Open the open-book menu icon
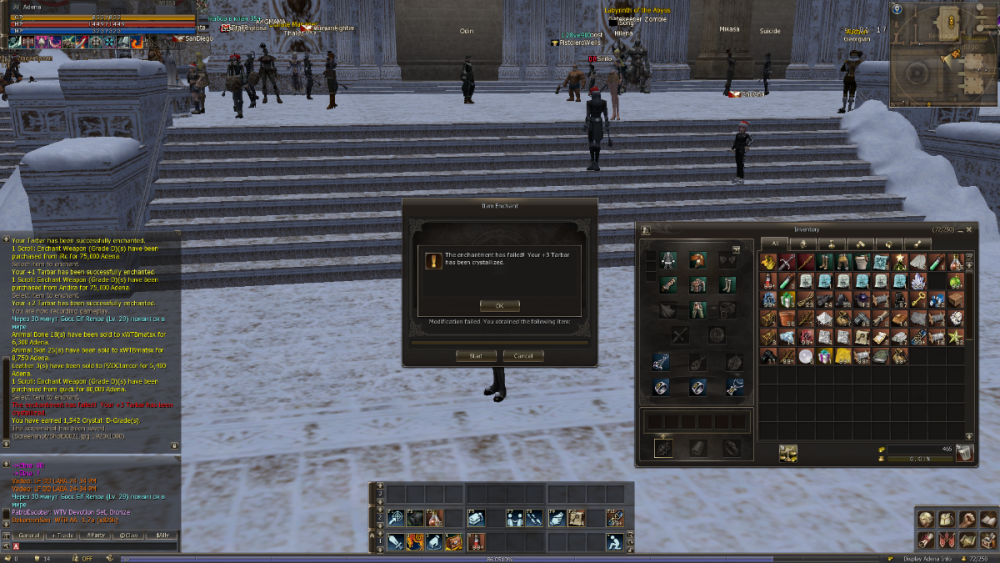 (987, 519)
